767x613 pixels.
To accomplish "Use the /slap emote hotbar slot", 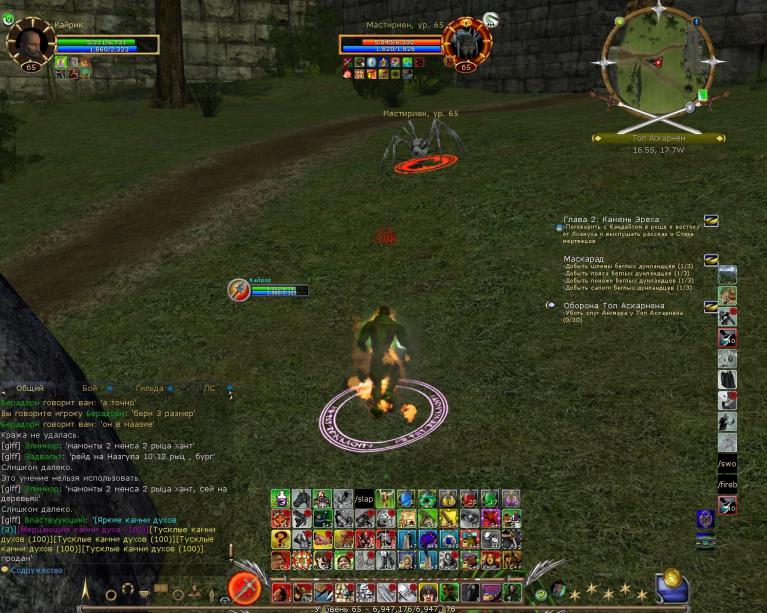I will pyautogui.click(x=363, y=498).
